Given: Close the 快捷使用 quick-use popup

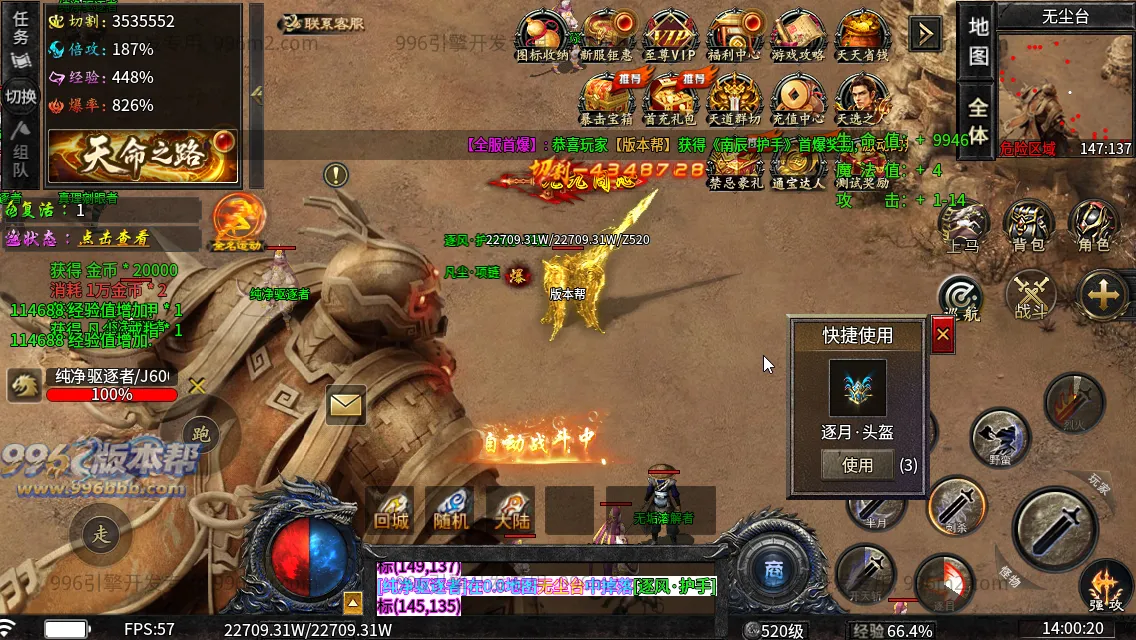Looking at the screenshot, I should click(x=942, y=336).
